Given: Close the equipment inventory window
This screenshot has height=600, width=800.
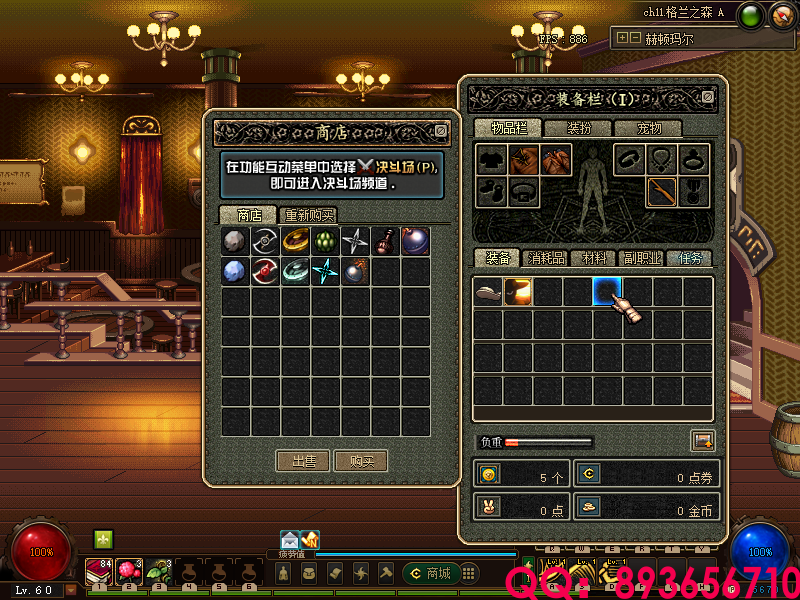Looking at the screenshot, I should [x=707, y=97].
